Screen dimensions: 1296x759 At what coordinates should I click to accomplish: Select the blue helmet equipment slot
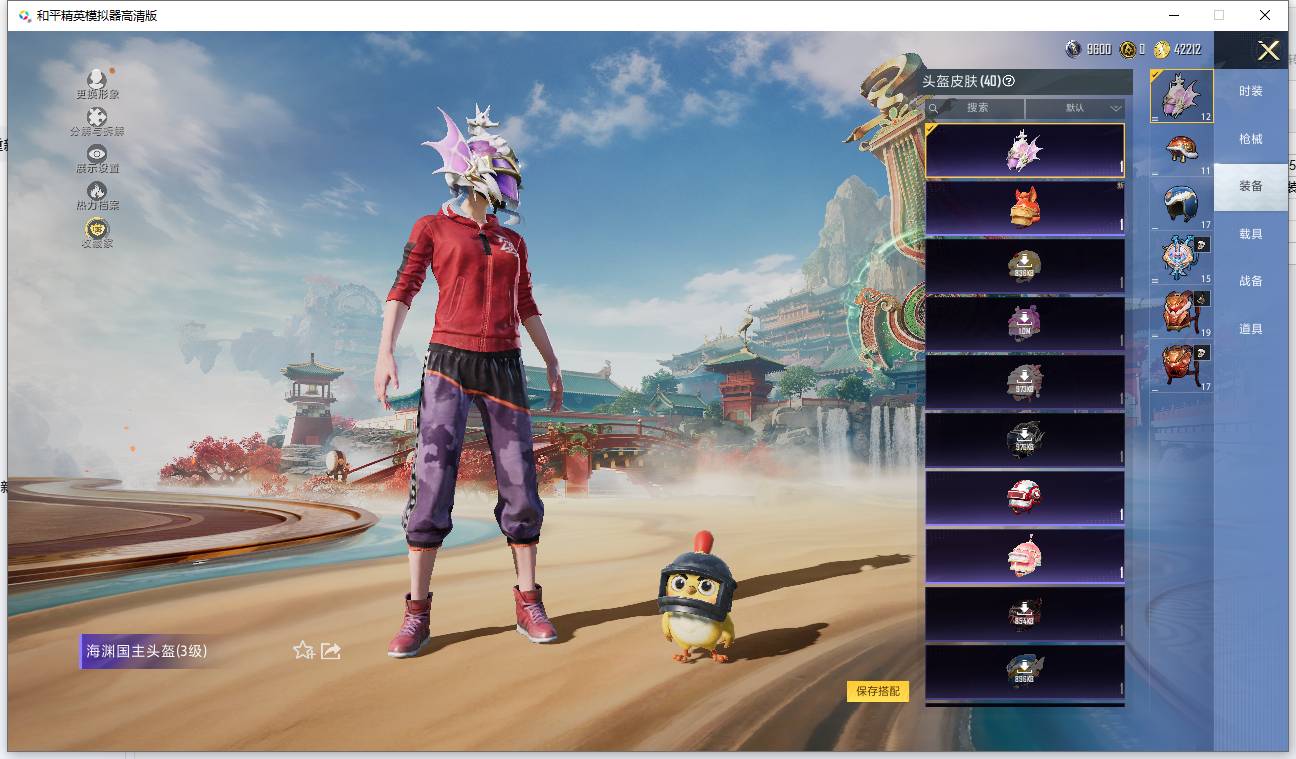point(1181,202)
